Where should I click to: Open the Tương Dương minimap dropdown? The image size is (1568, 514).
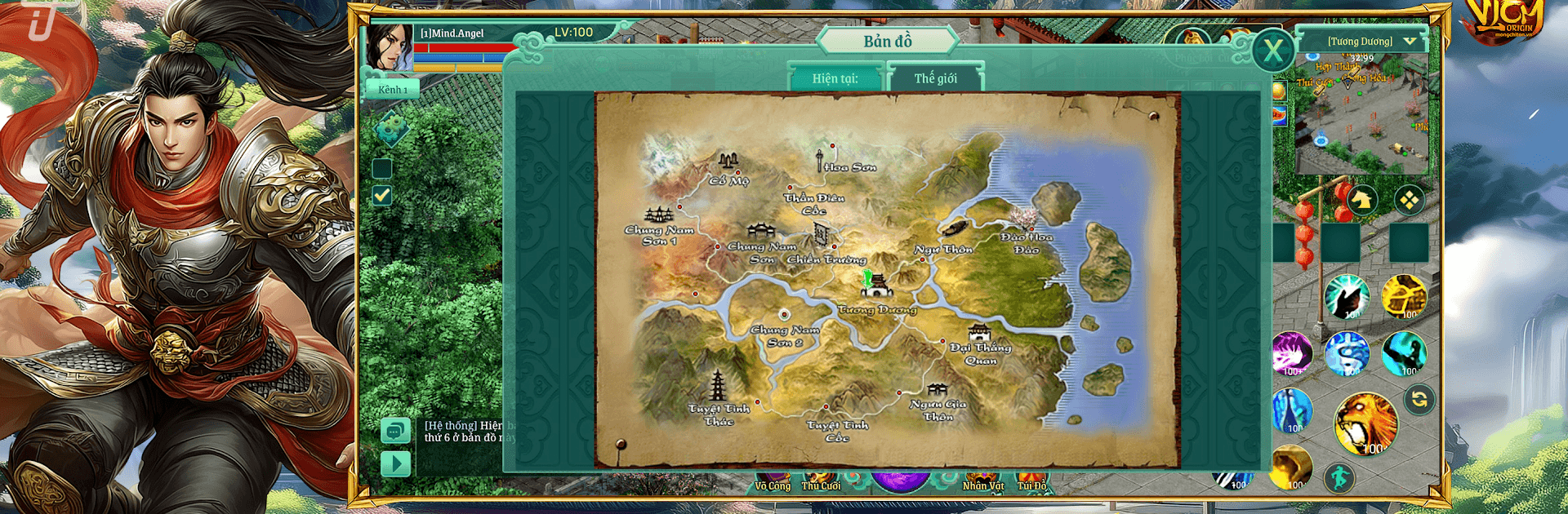(x=1409, y=41)
